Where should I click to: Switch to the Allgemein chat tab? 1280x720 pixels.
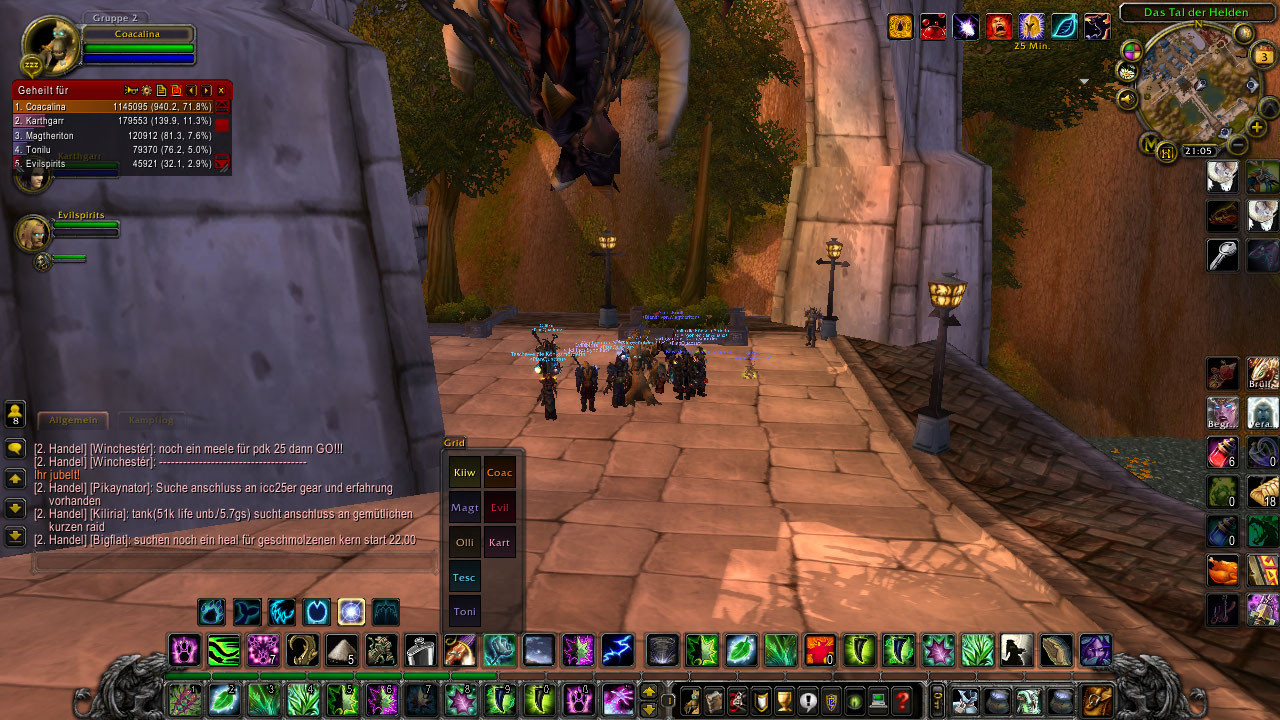coord(72,420)
